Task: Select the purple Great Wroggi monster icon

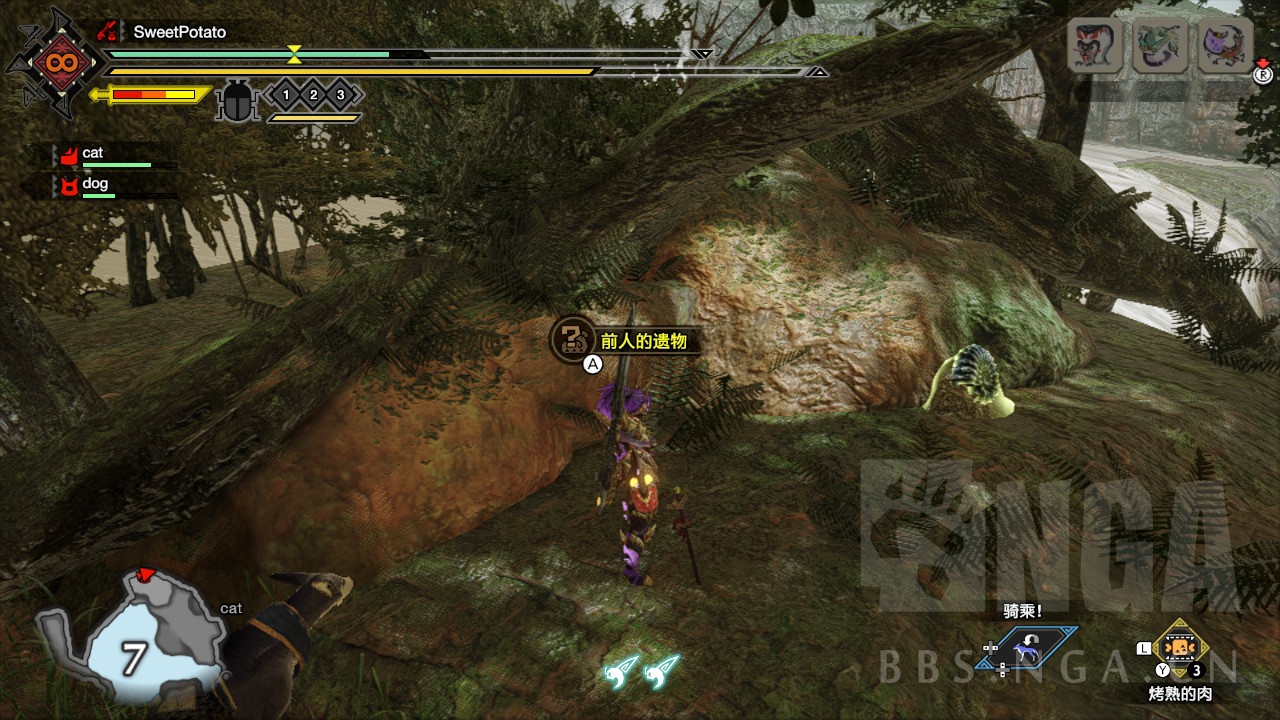Action: [x=1224, y=46]
